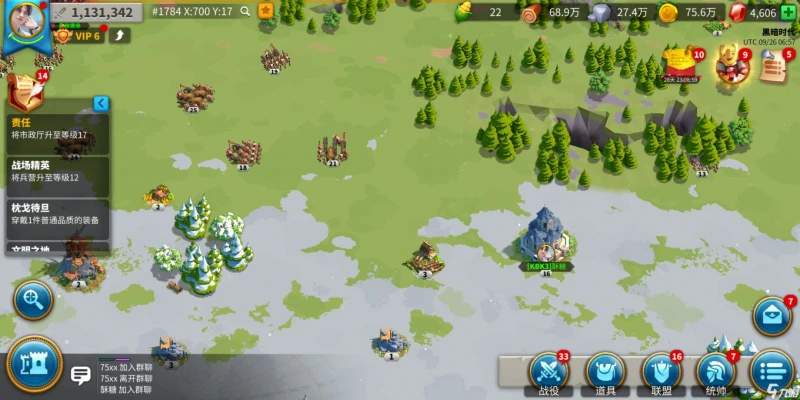Open the chat box
The image size is (800, 400).
tap(81, 376)
